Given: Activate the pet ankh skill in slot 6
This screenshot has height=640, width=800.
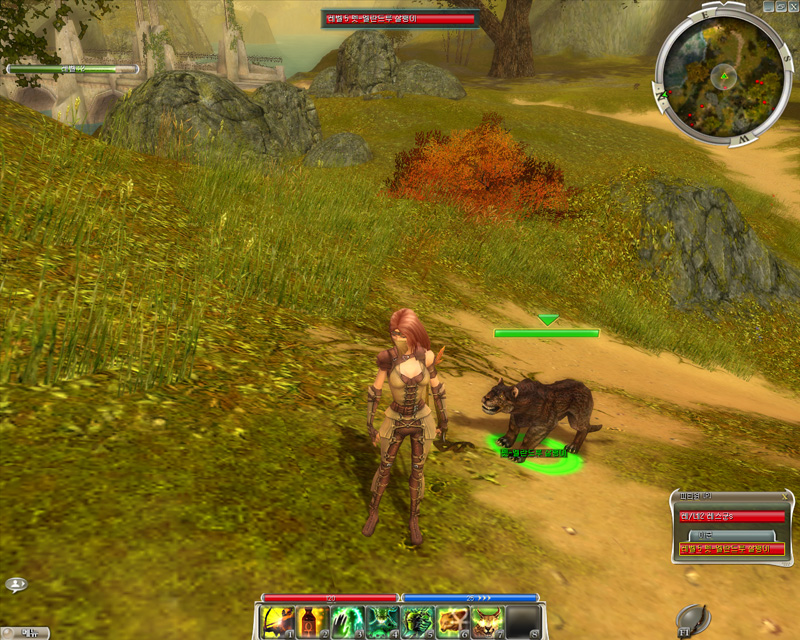Looking at the screenshot, I should [453, 622].
